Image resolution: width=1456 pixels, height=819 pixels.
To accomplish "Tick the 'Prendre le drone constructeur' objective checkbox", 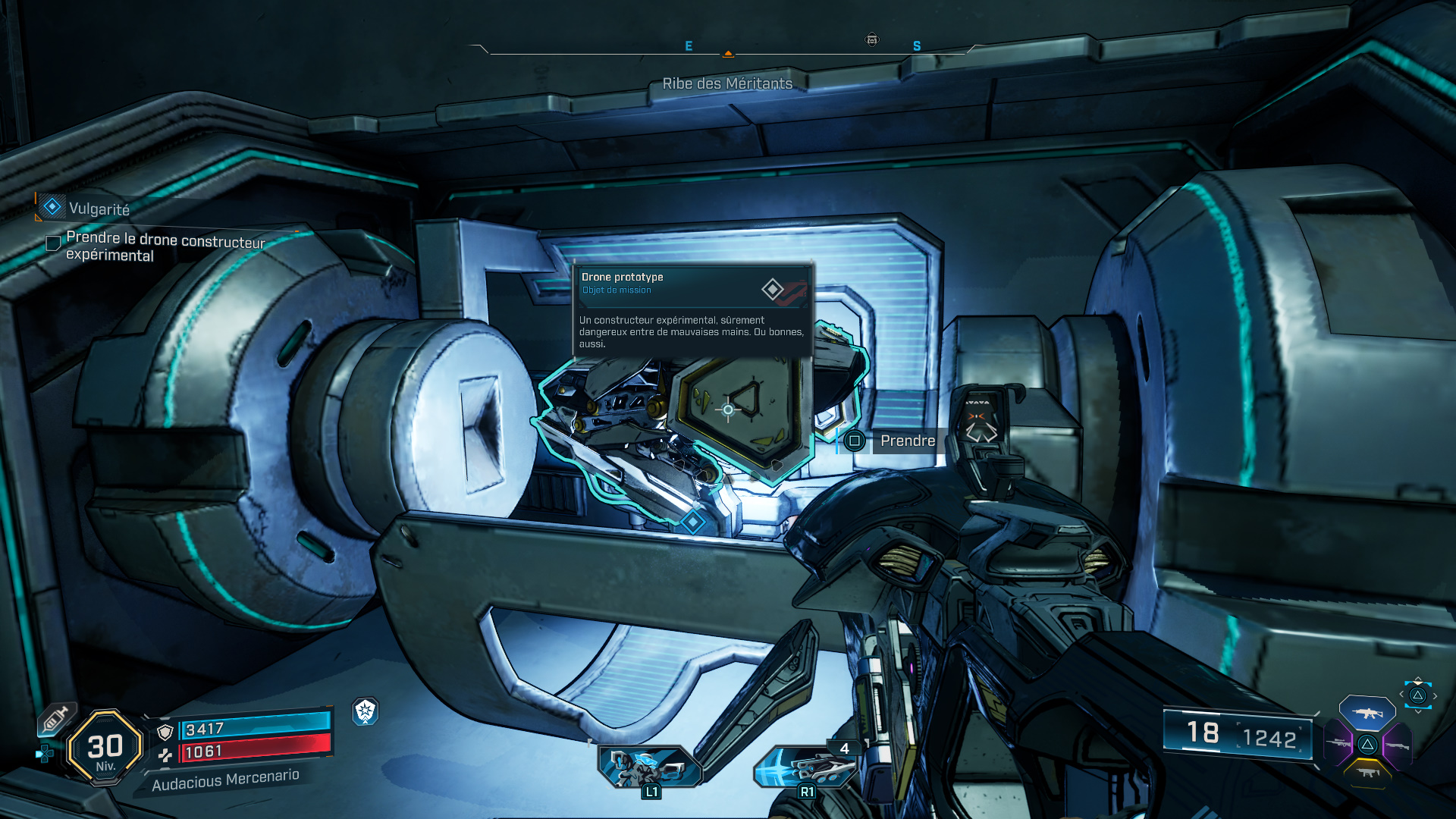I will click(x=53, y=243).
